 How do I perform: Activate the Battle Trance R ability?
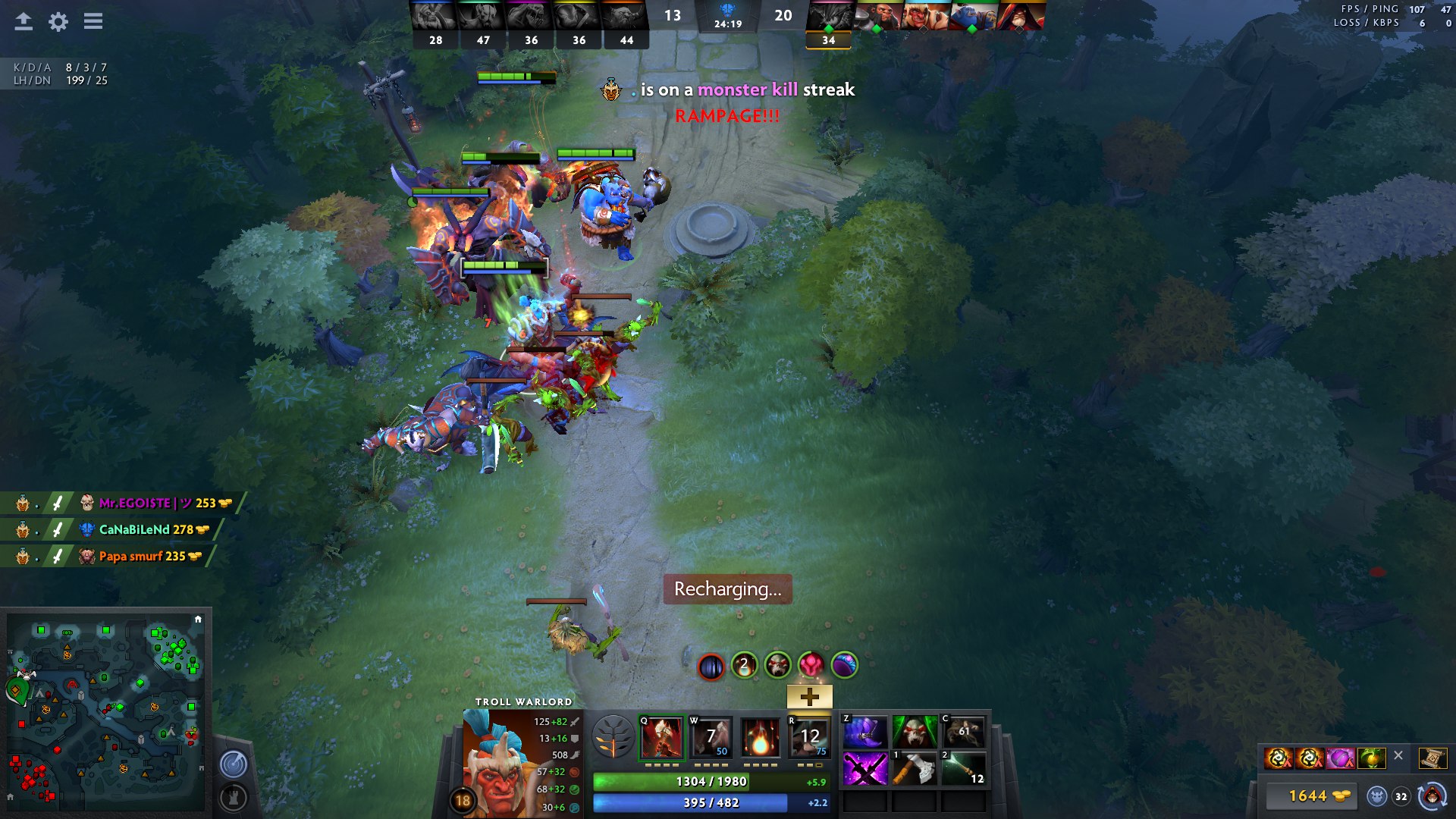pos(809,738)
